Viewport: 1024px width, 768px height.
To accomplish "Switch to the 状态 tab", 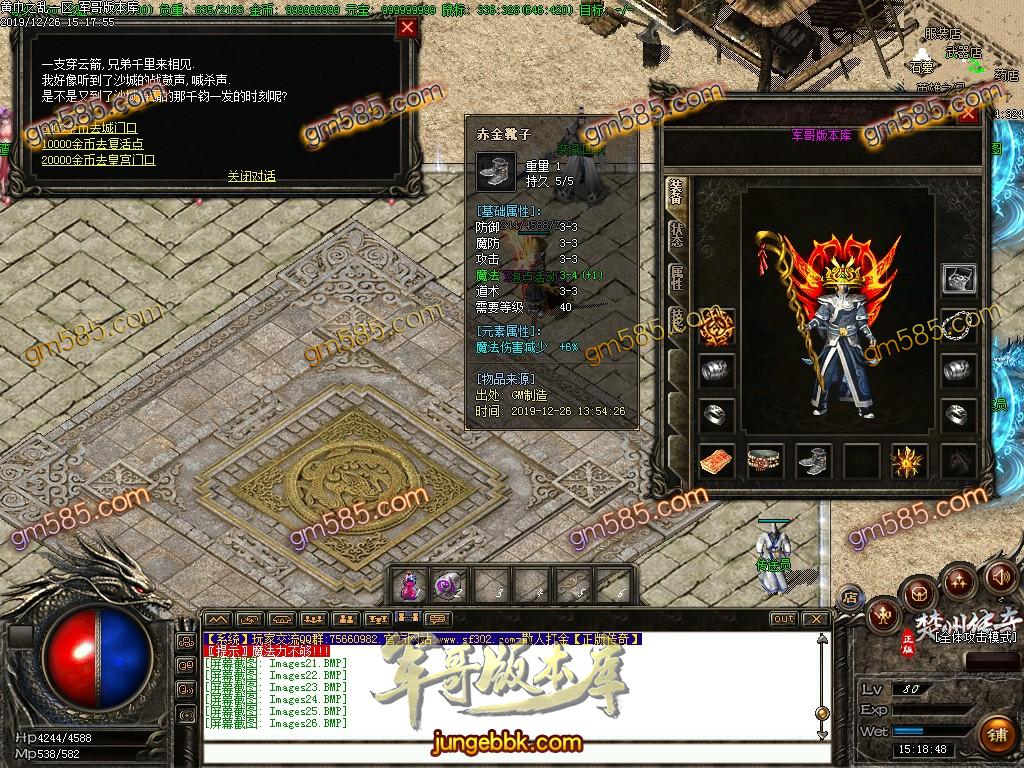I will [677, 236].
